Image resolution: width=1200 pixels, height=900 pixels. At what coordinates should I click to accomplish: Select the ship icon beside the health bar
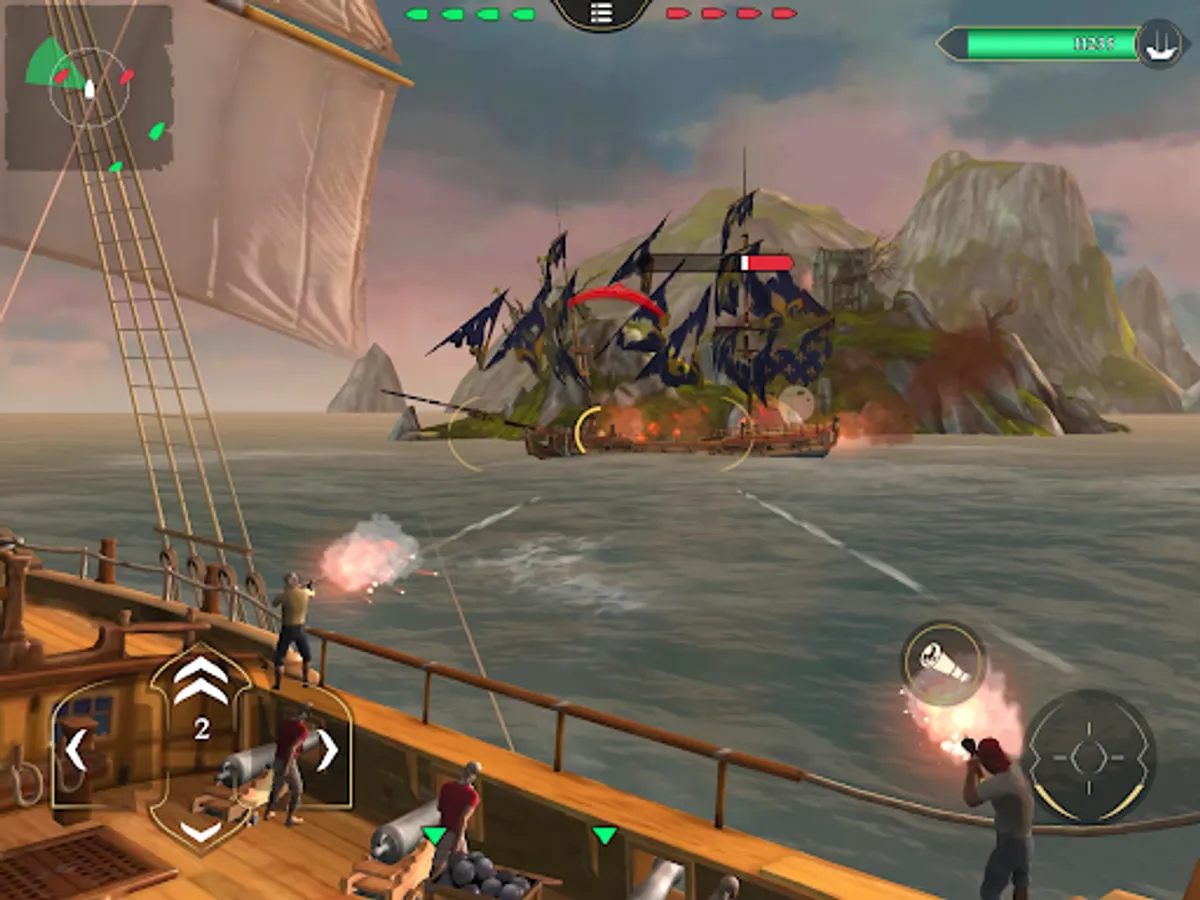coord(1159,43)
